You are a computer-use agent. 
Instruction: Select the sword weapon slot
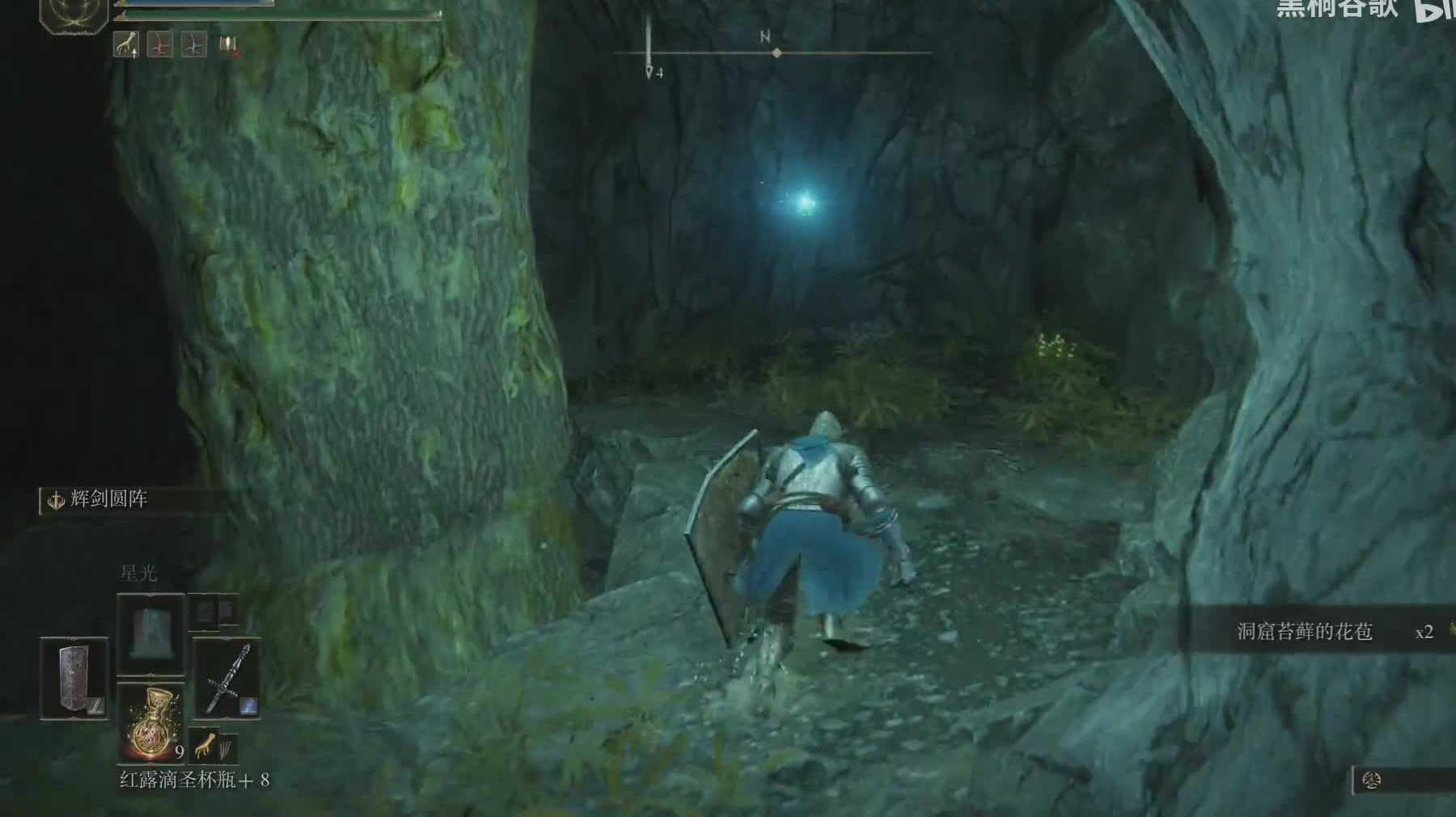pyautogui.click(x=226, y=678)
